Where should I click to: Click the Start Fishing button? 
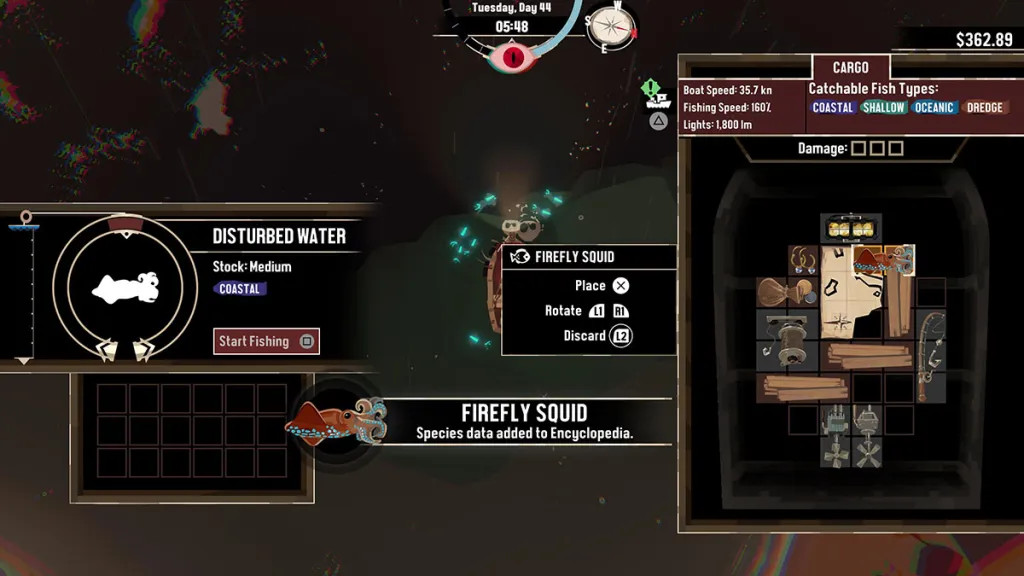tap(266, 341)
